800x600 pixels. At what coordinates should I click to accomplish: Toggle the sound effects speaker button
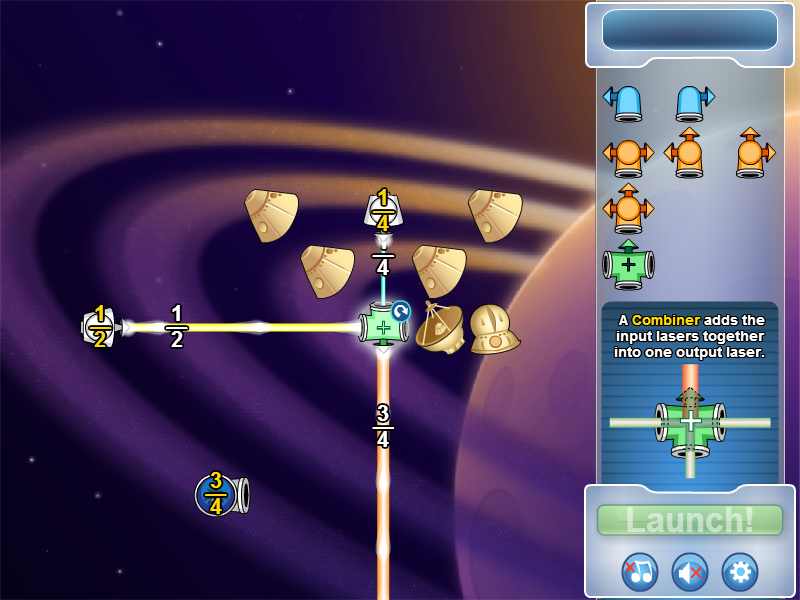690,571
